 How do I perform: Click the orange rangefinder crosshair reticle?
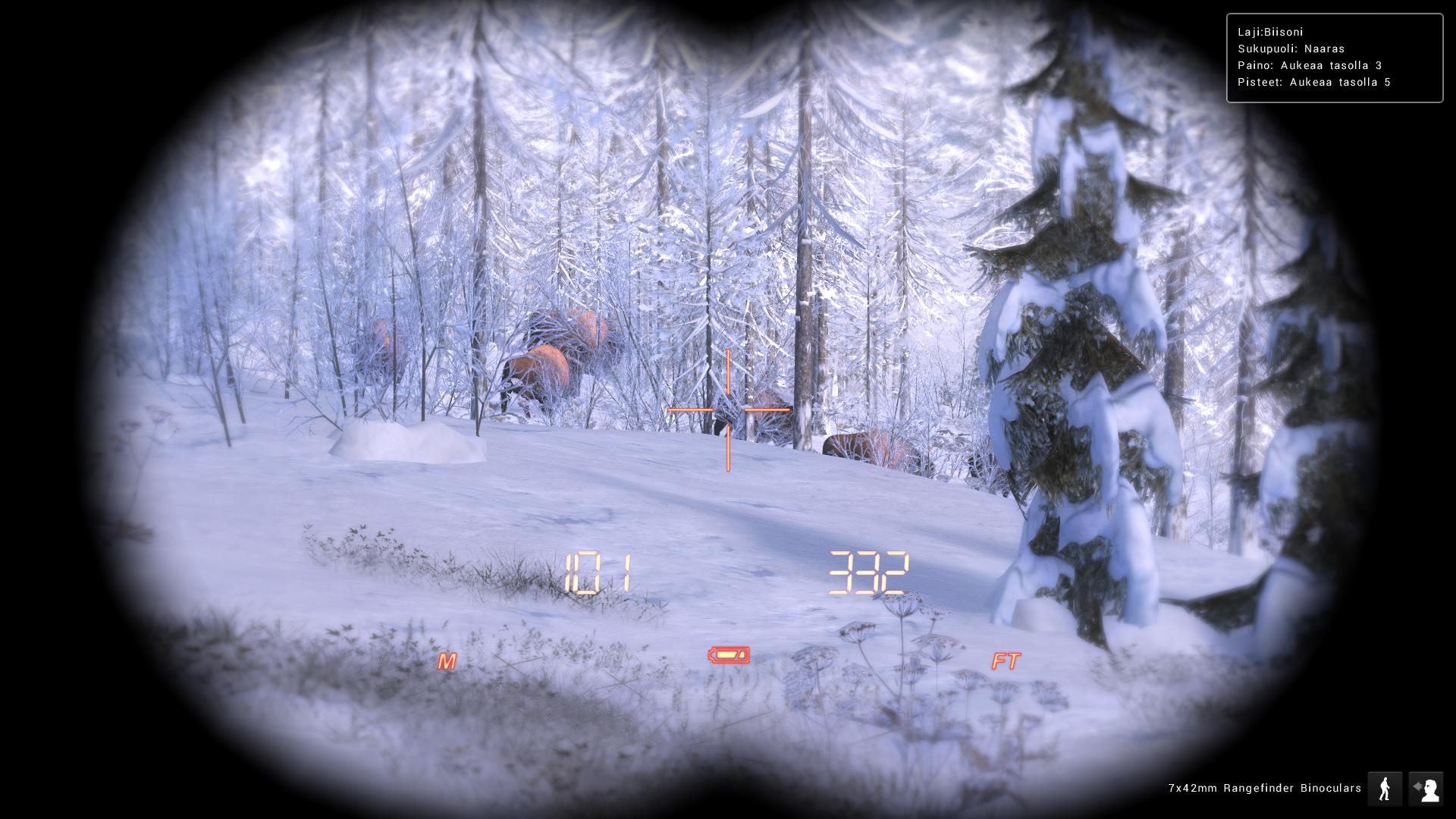click(729, 409)
